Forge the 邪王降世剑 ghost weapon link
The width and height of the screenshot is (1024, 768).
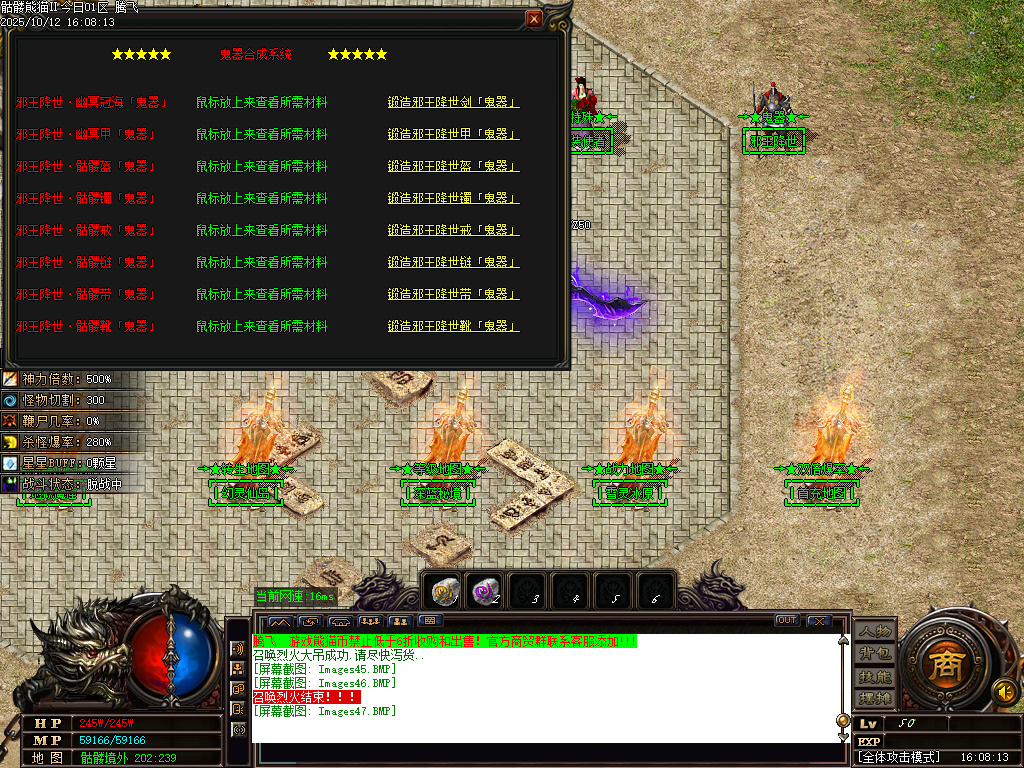[x=453, y=102]
